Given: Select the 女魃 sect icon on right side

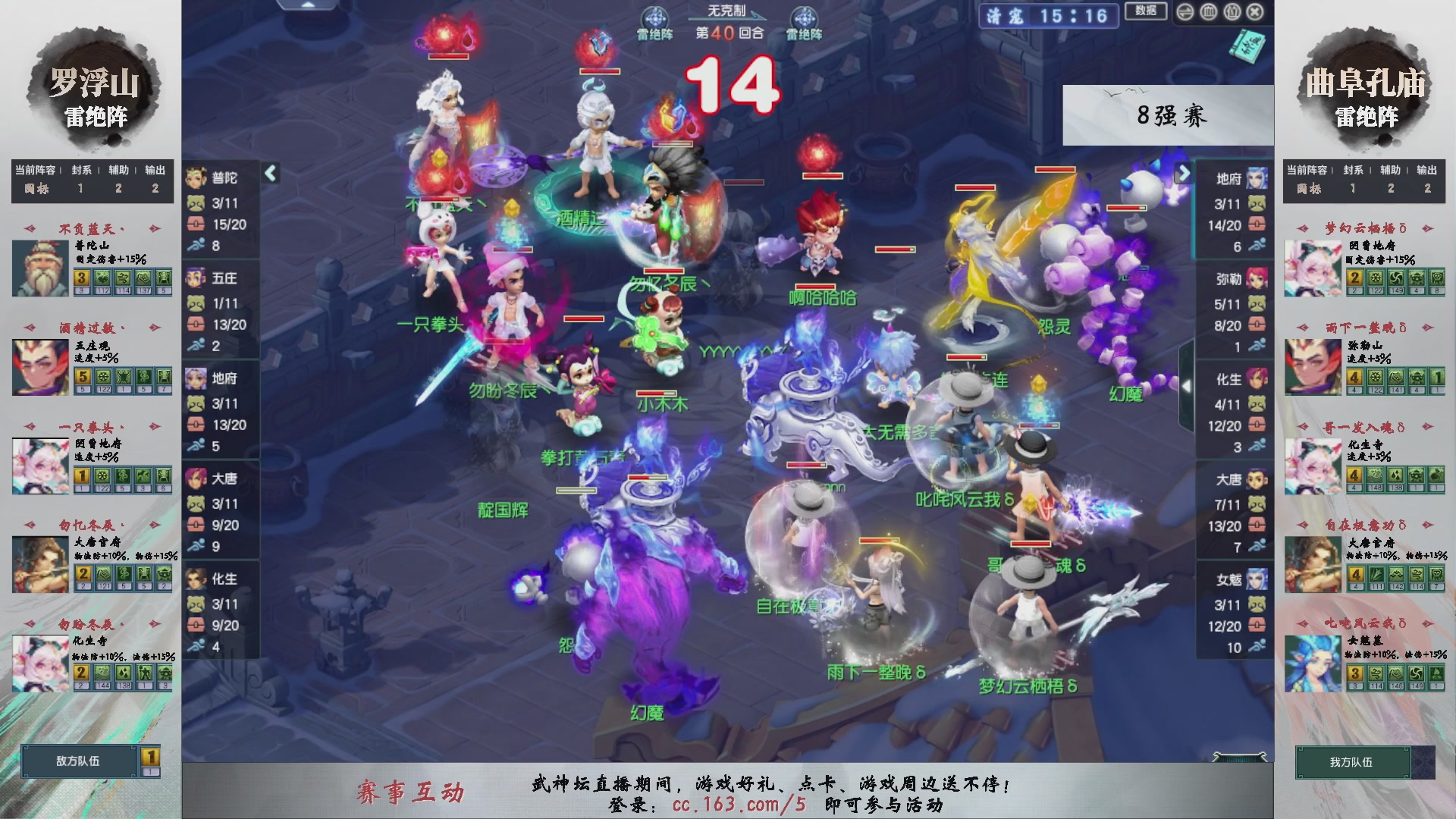Looking at the screenshot, I should 1257,578.
